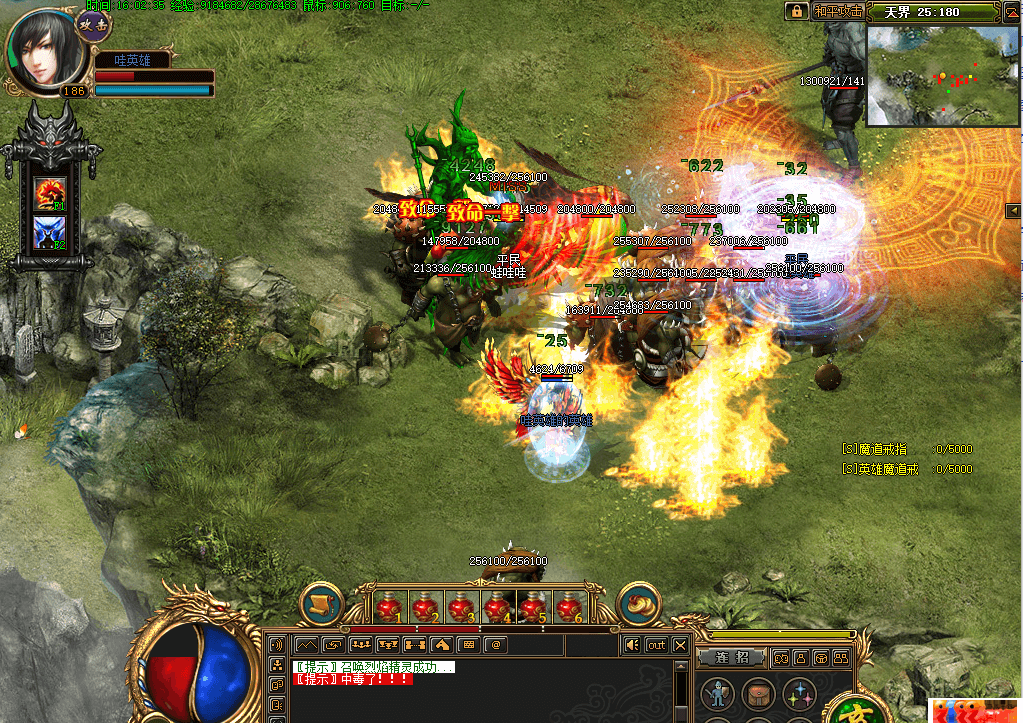Viewport: 1023px width, 723px height.
Task: Open the scroll icon left of potion bar
Action: click(321, 605)
